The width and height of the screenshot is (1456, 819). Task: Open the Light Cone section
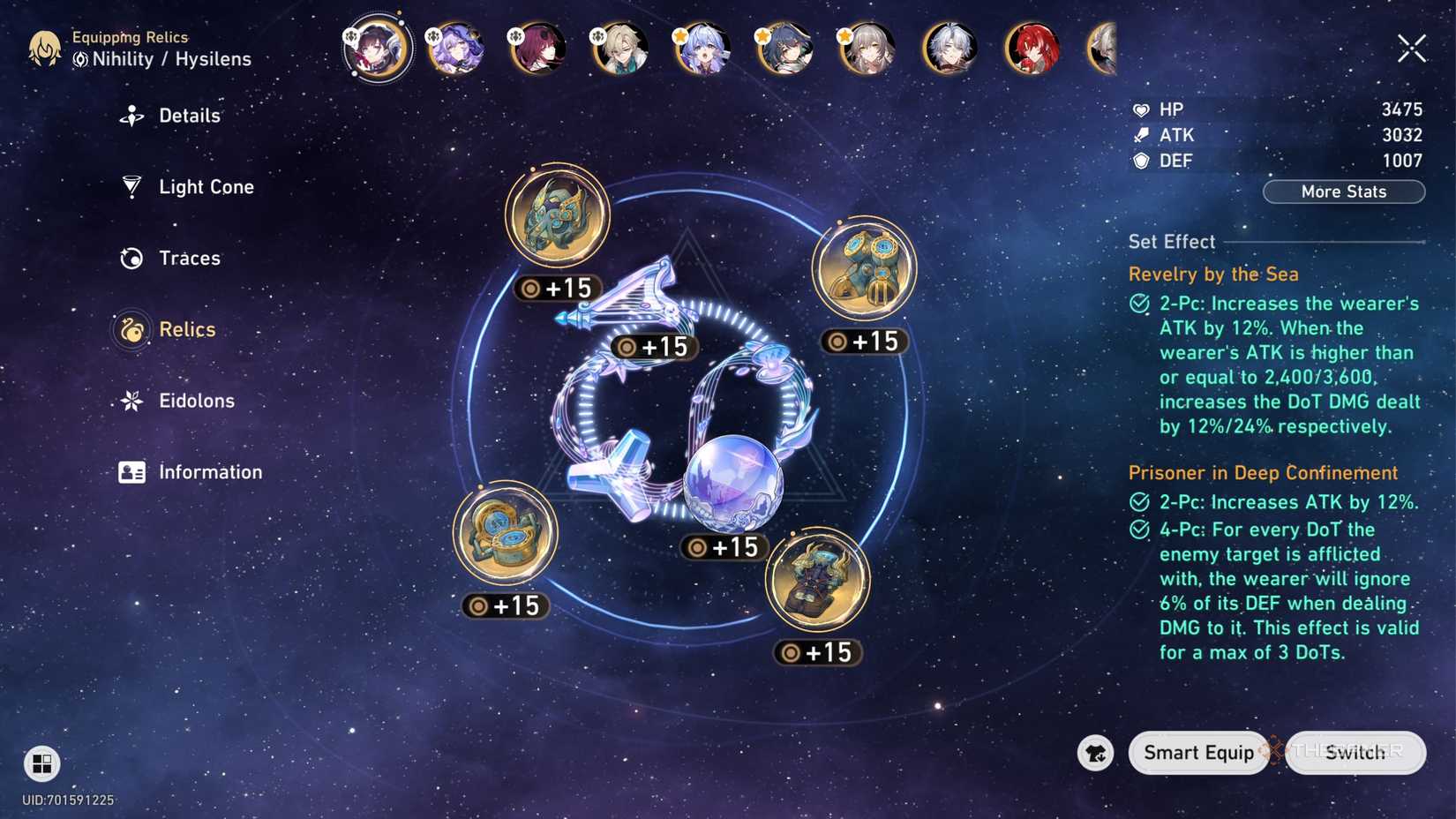tap(131, 187)
